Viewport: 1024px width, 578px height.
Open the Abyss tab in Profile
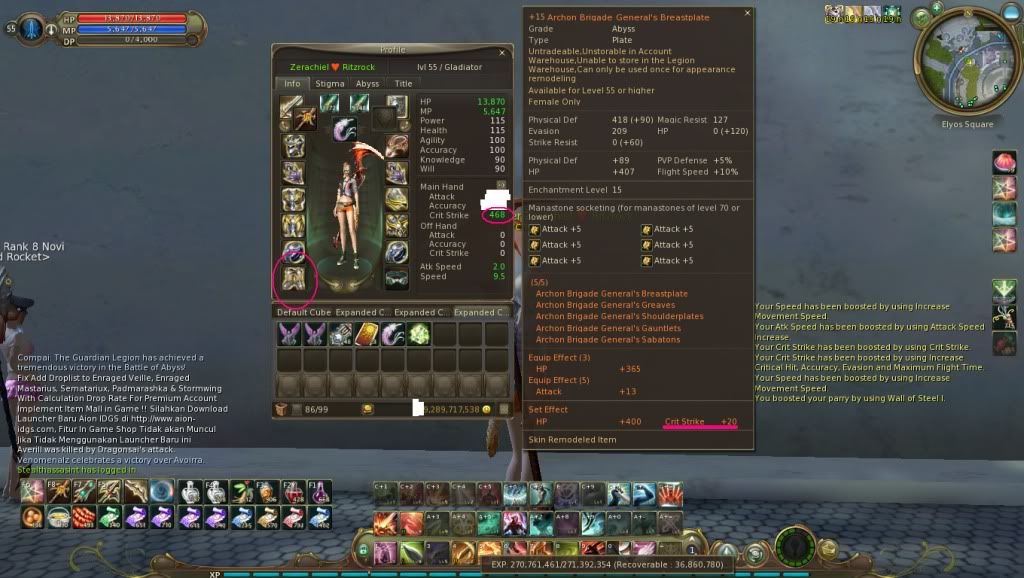(367, 84)
